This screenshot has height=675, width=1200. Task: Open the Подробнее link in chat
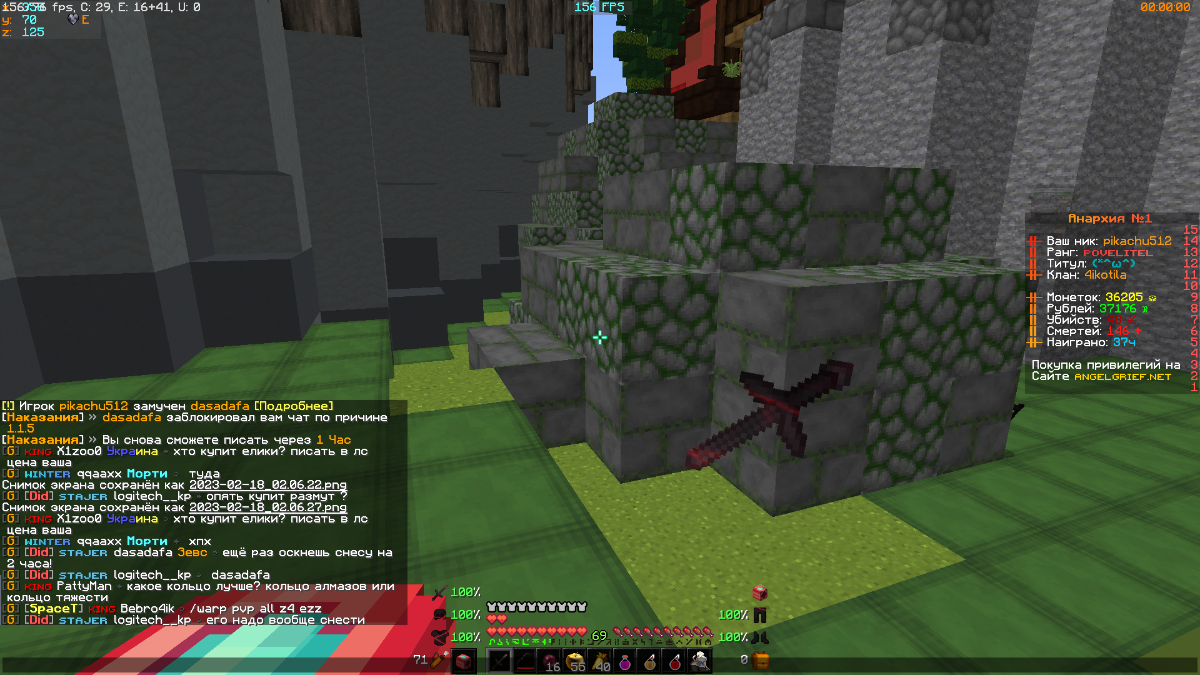tap(295, 405)
